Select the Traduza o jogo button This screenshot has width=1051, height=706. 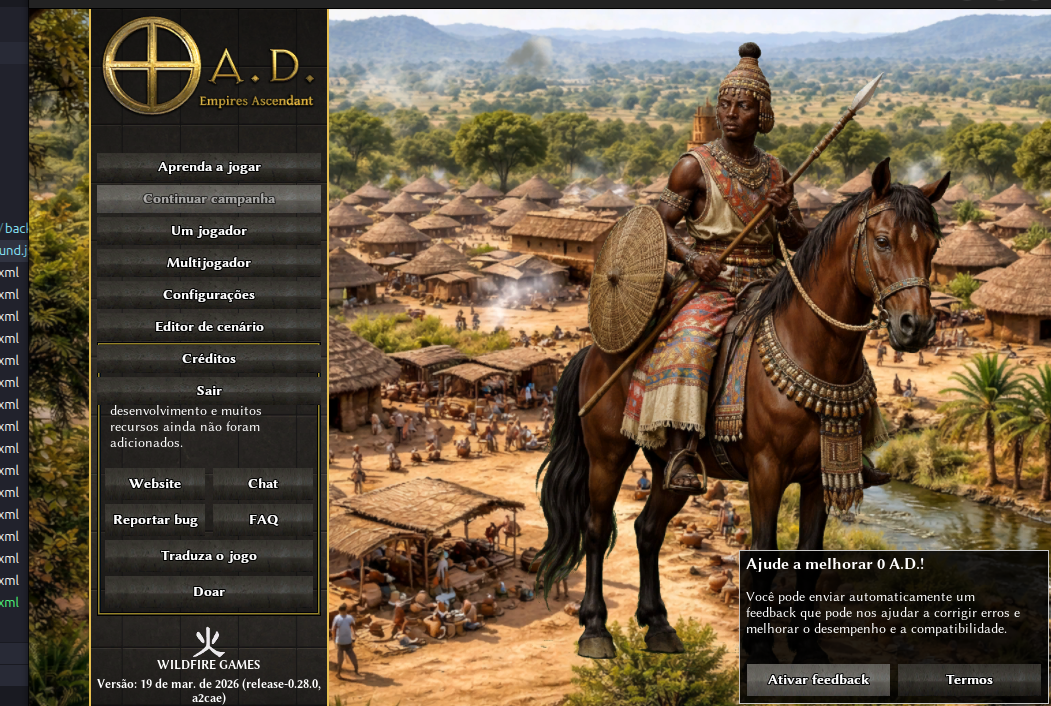point(209,556)
